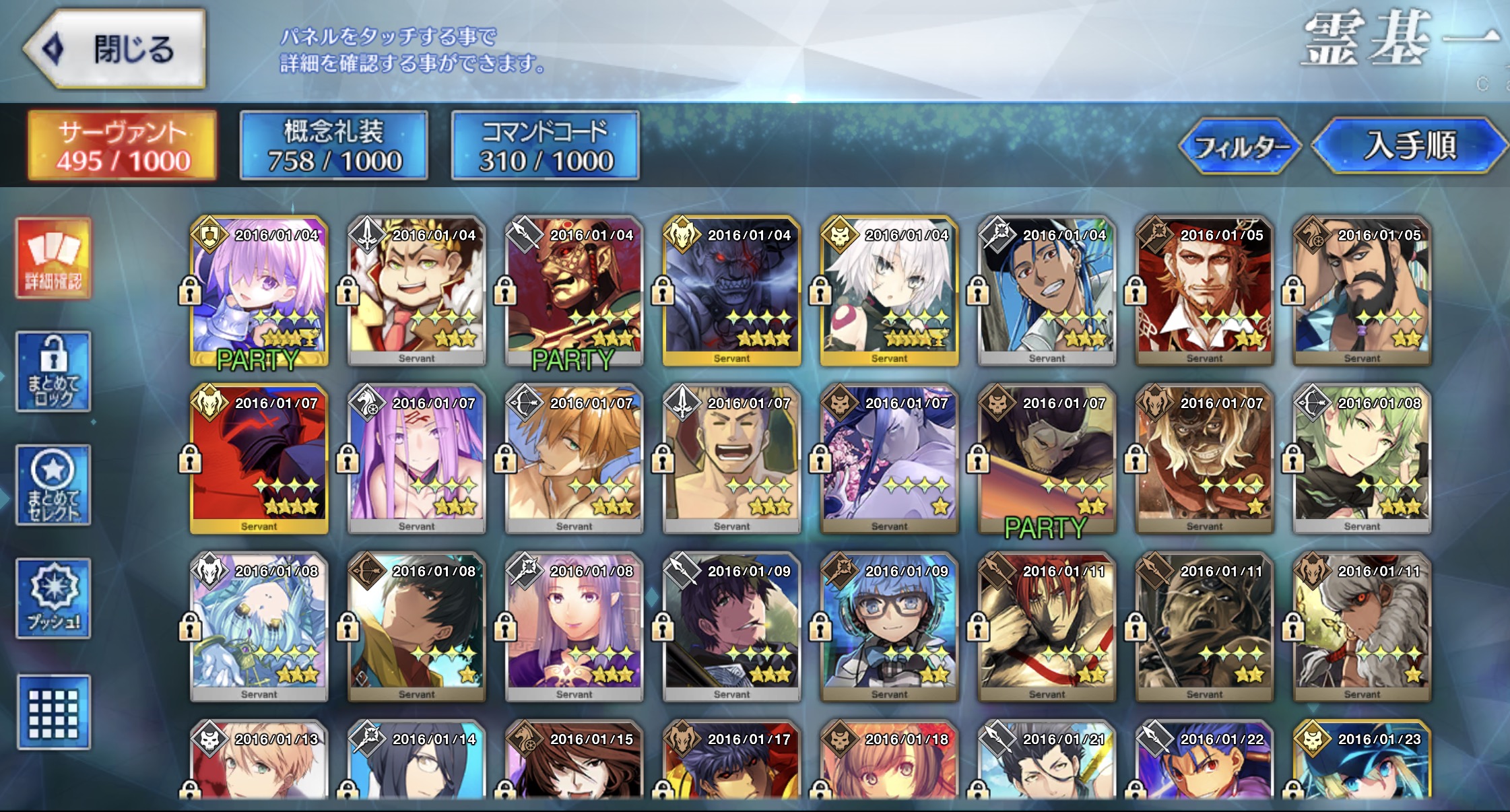
Task: Select the laughing Saber dated 2016/01/07
Action: click(x=732, y=459)
